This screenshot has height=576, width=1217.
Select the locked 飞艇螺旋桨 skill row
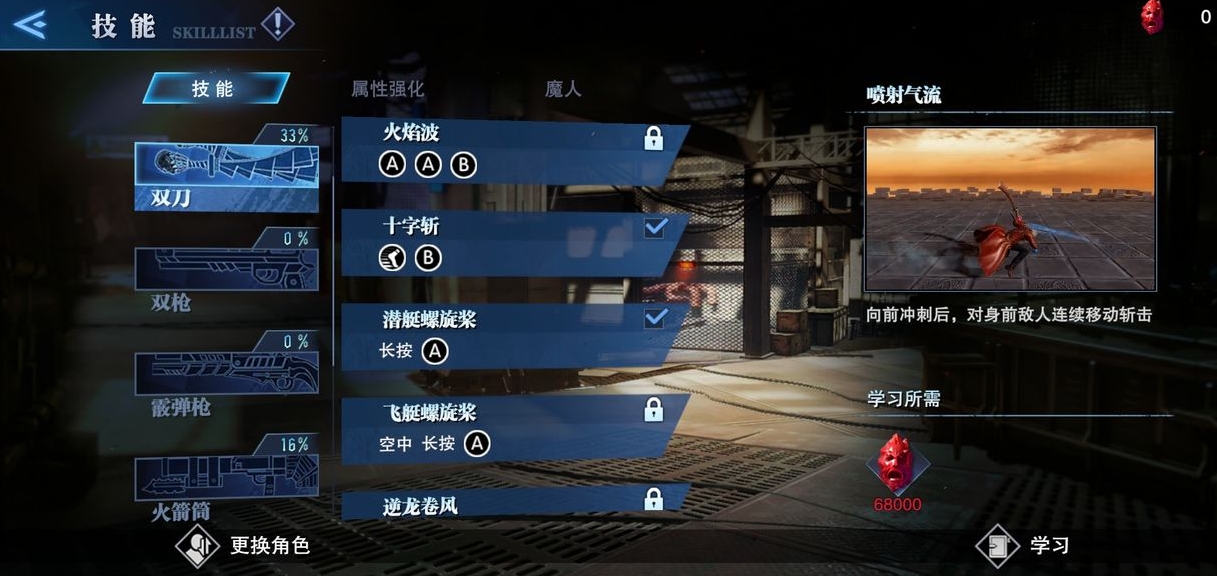pos(514,429)
